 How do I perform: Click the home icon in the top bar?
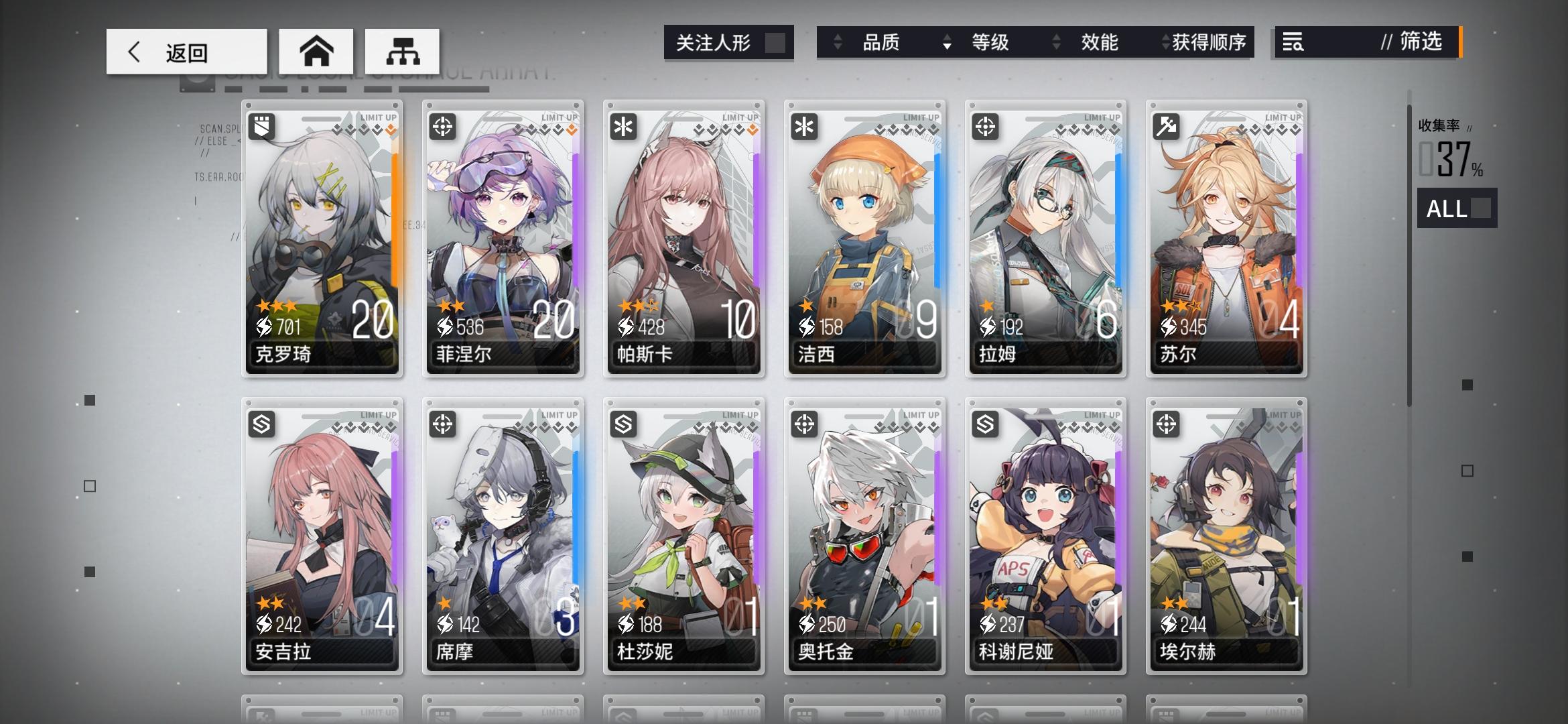click(x=316, y=50)
